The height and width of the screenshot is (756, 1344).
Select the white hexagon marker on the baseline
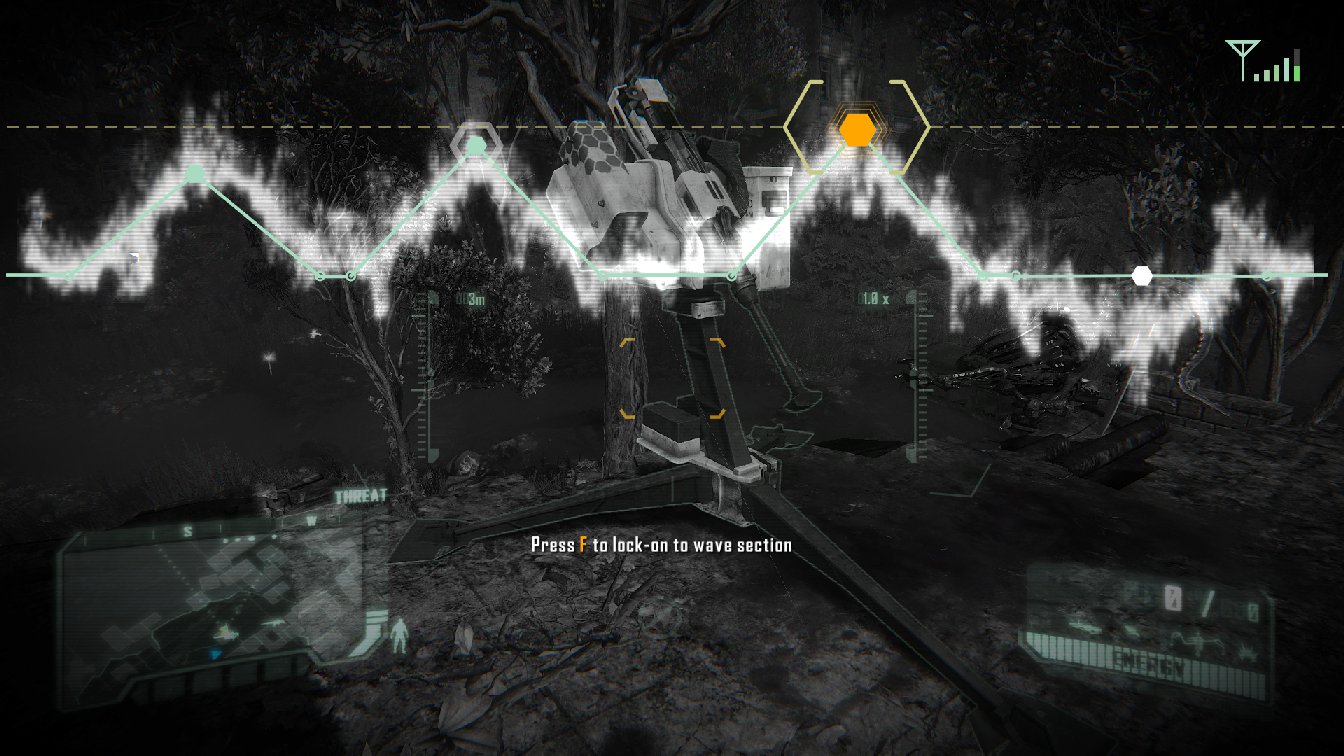pyautogui.click(x=1141, y=275)
